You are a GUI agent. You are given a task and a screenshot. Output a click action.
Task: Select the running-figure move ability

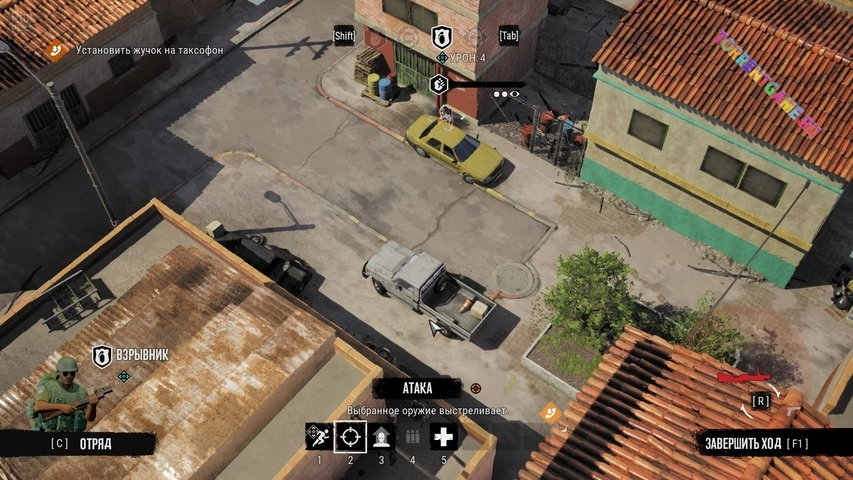coord(318,436)
